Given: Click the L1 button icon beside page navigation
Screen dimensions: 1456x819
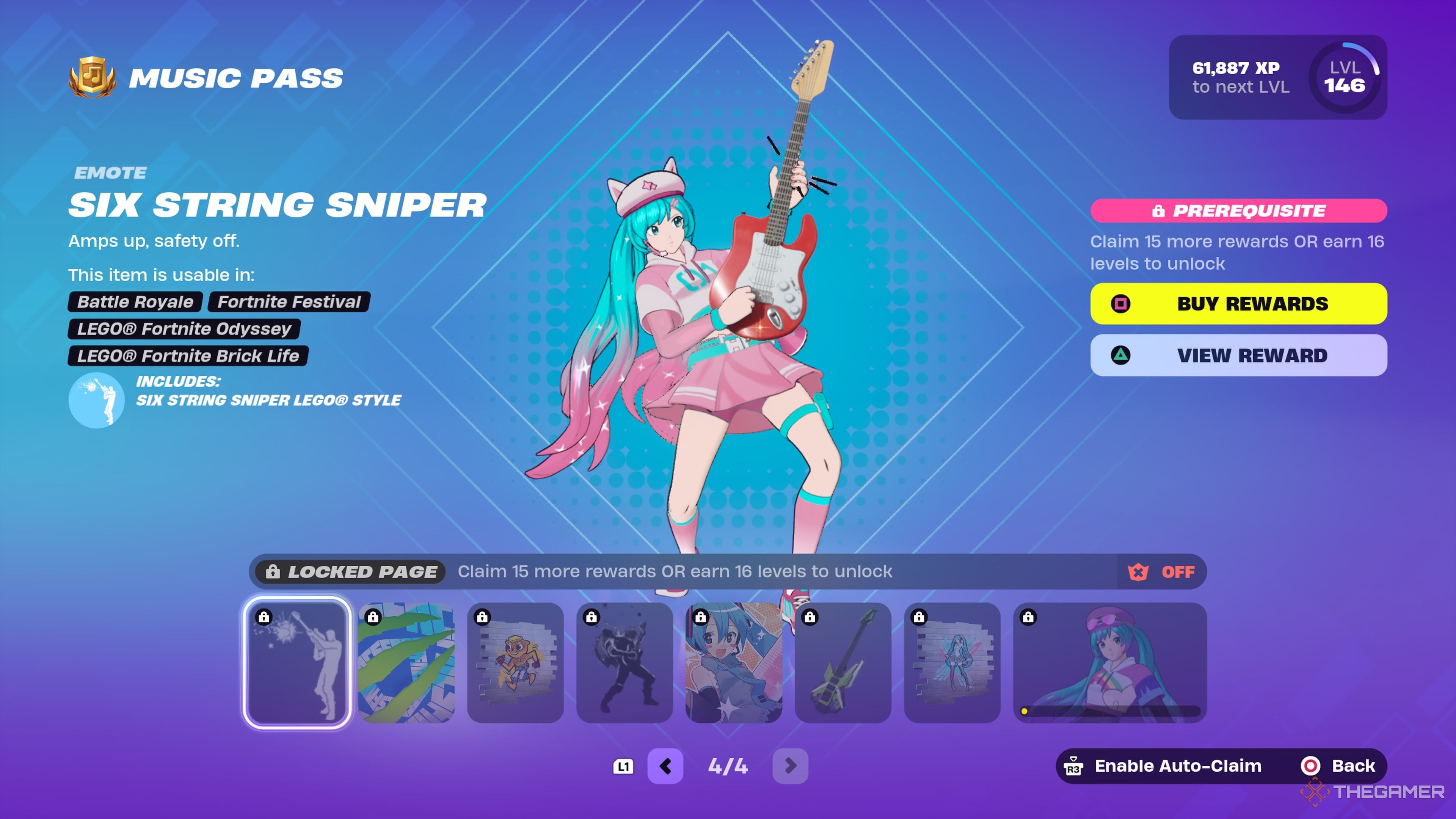Looking at the screenshot, I should click(623, 766).
